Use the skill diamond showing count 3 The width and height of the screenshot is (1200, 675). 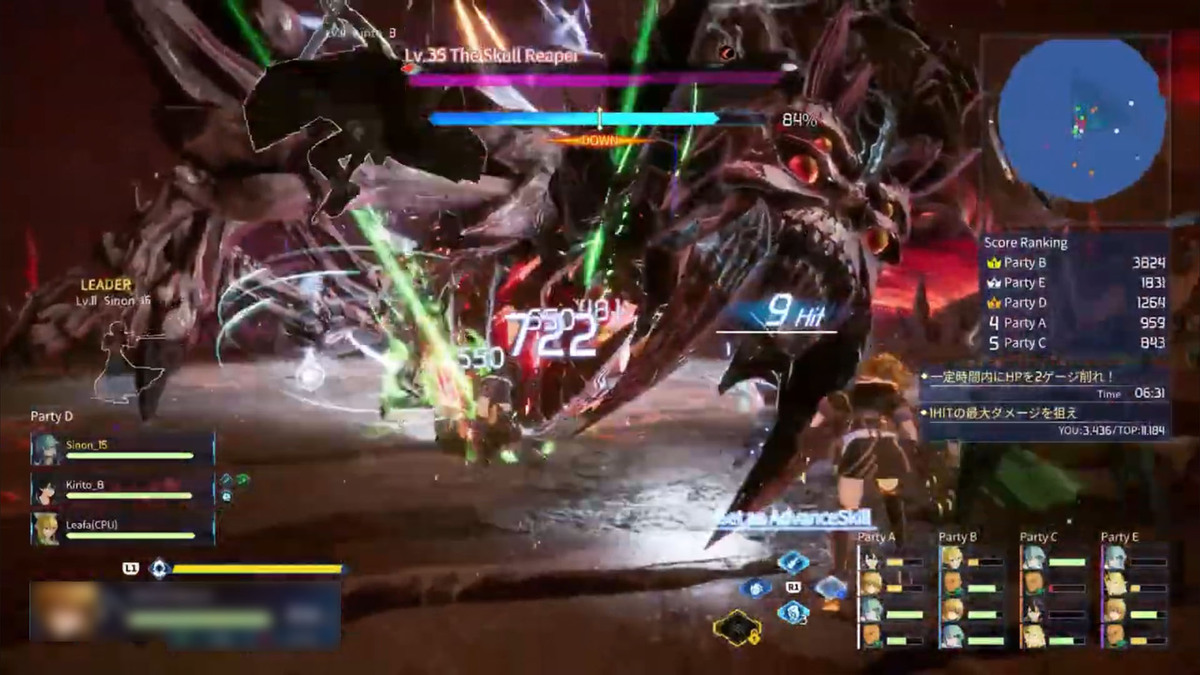(793, 612)
